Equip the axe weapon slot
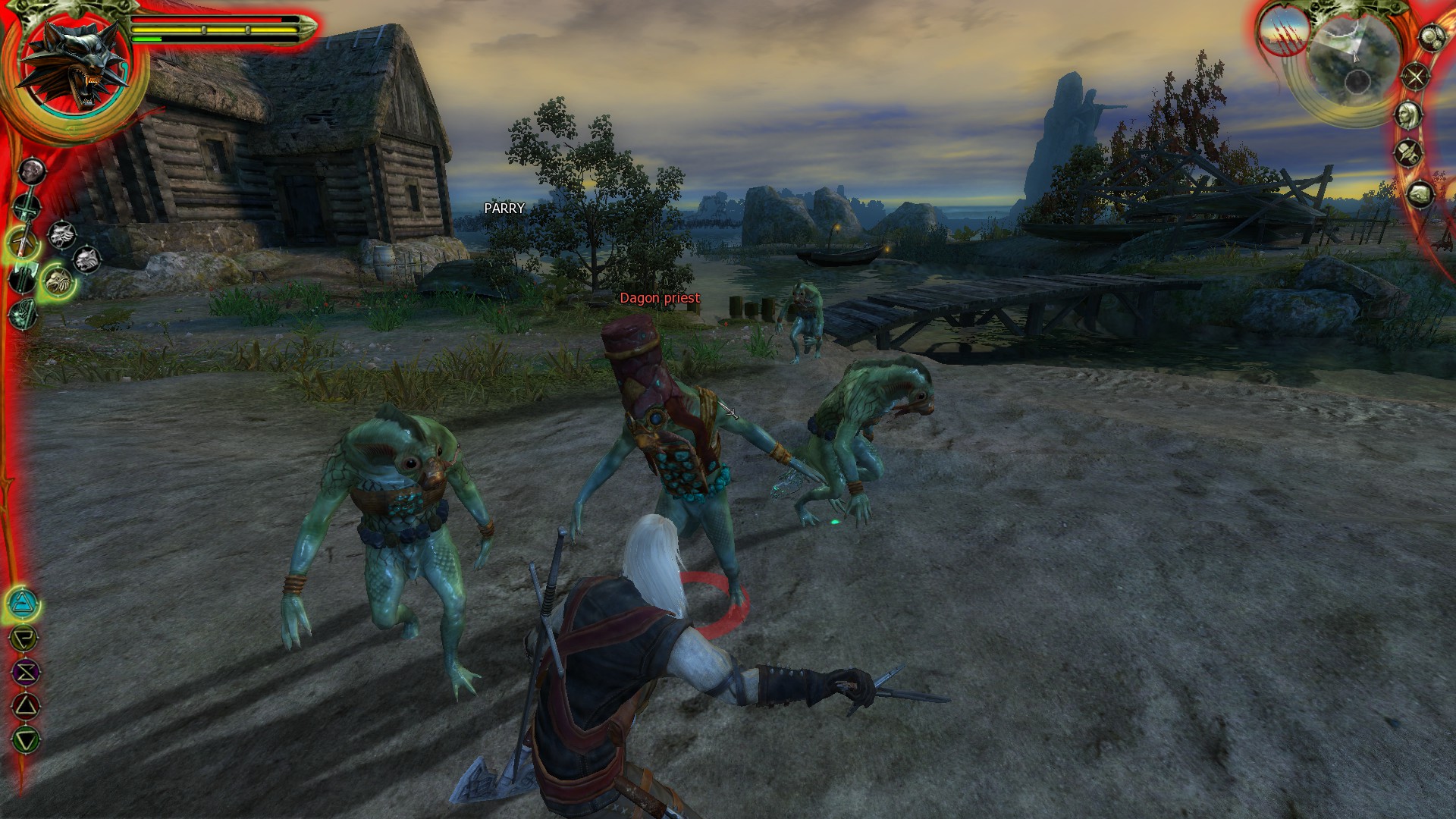 [23, 278]
